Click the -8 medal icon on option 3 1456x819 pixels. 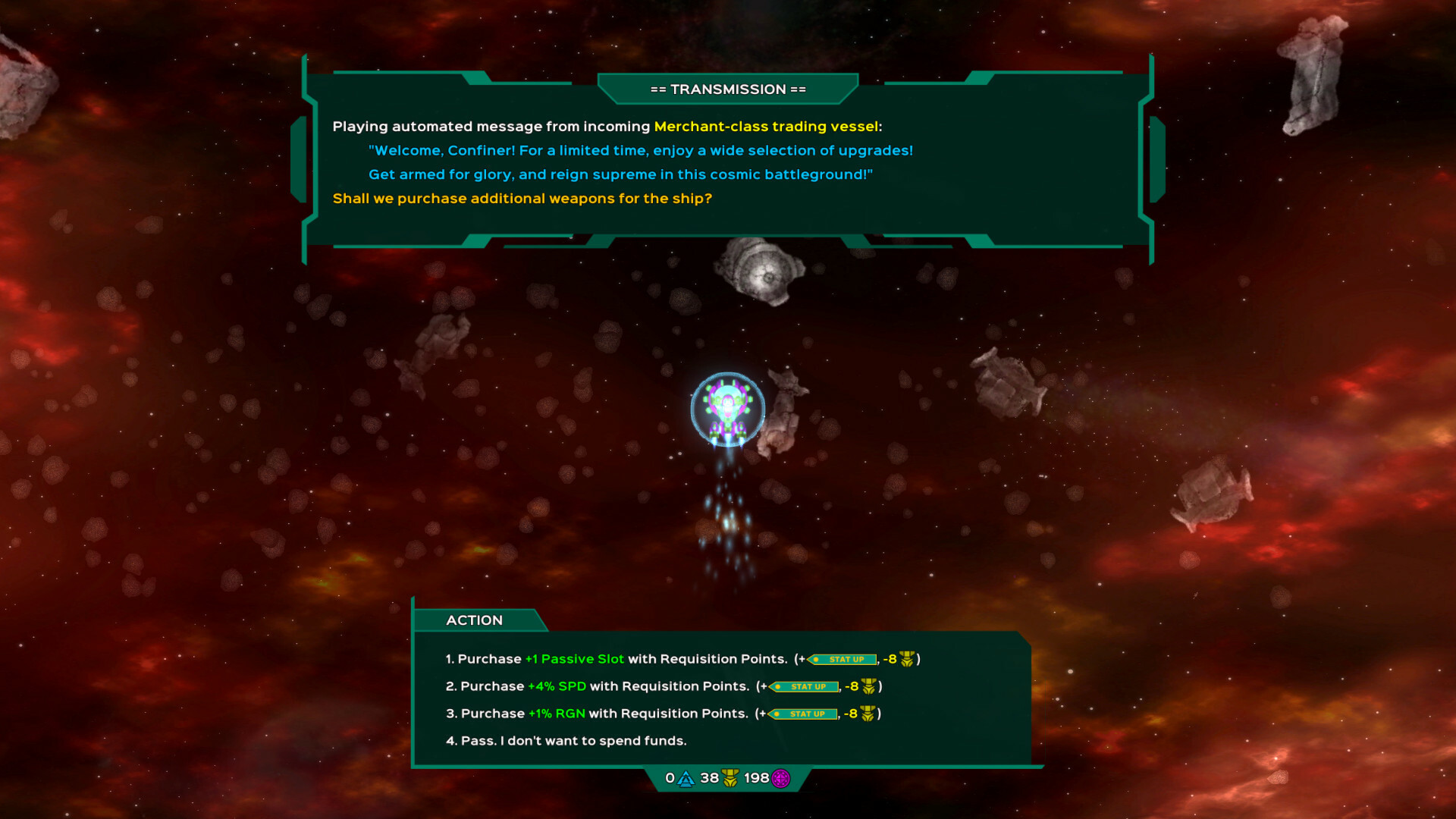(x=866, y=714)
